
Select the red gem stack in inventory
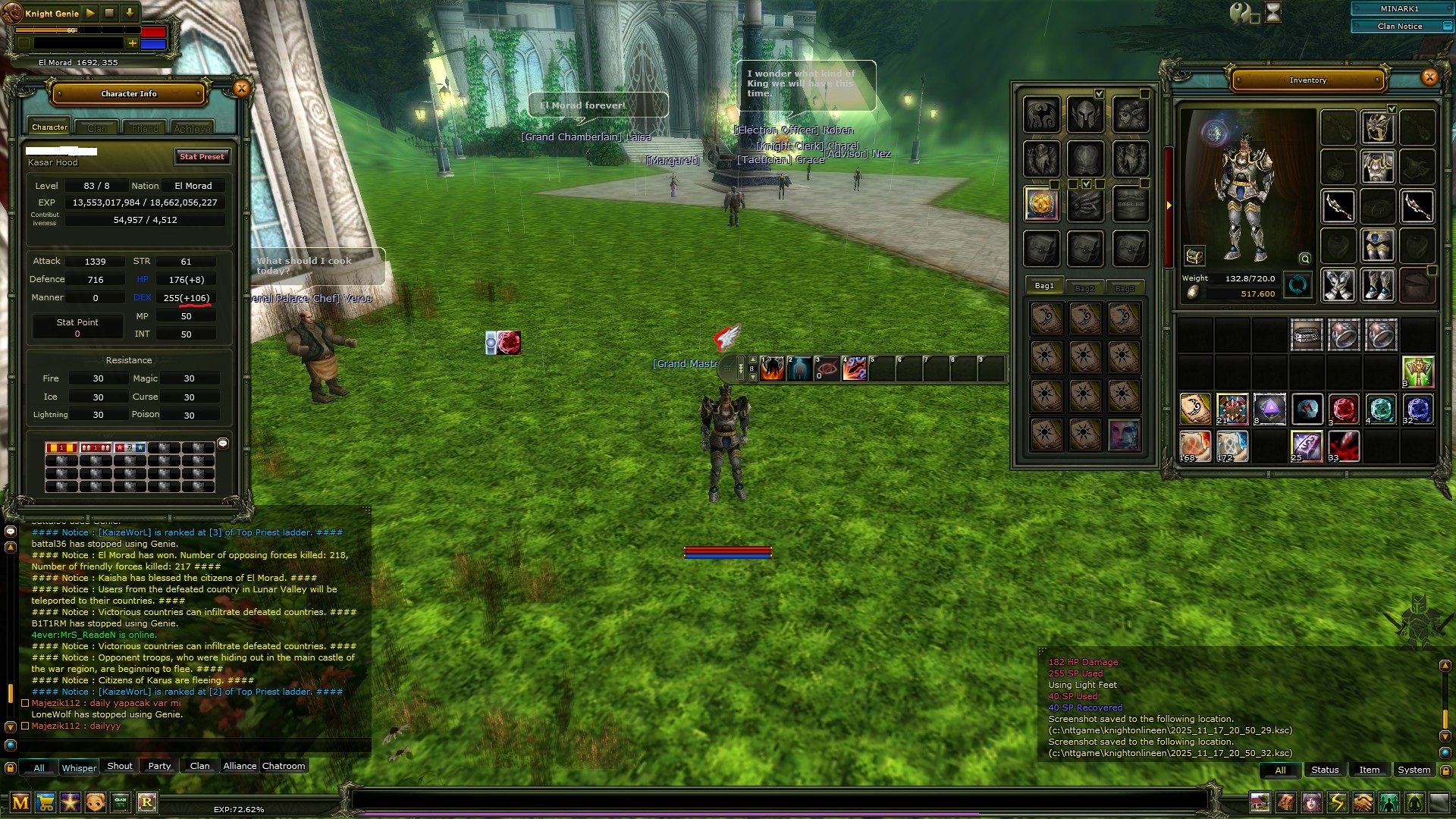tap(1344, 409)
